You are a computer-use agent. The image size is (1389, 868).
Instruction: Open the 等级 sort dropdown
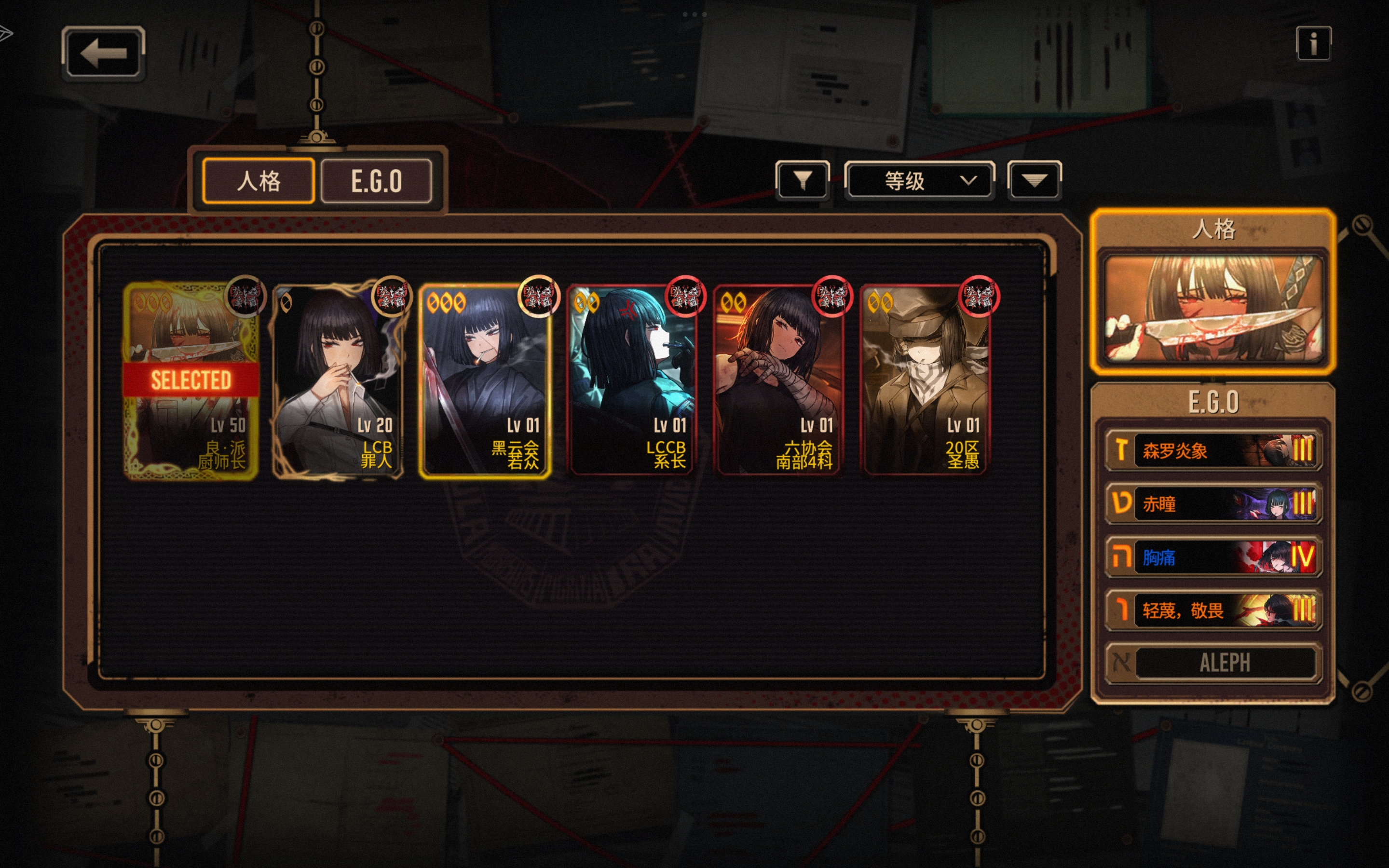coord(920,181)
